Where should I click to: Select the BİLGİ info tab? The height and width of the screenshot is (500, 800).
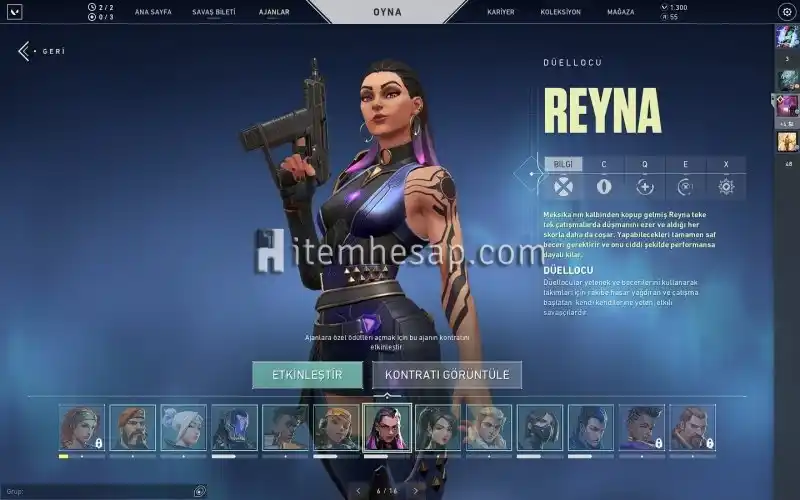[563, 164]
